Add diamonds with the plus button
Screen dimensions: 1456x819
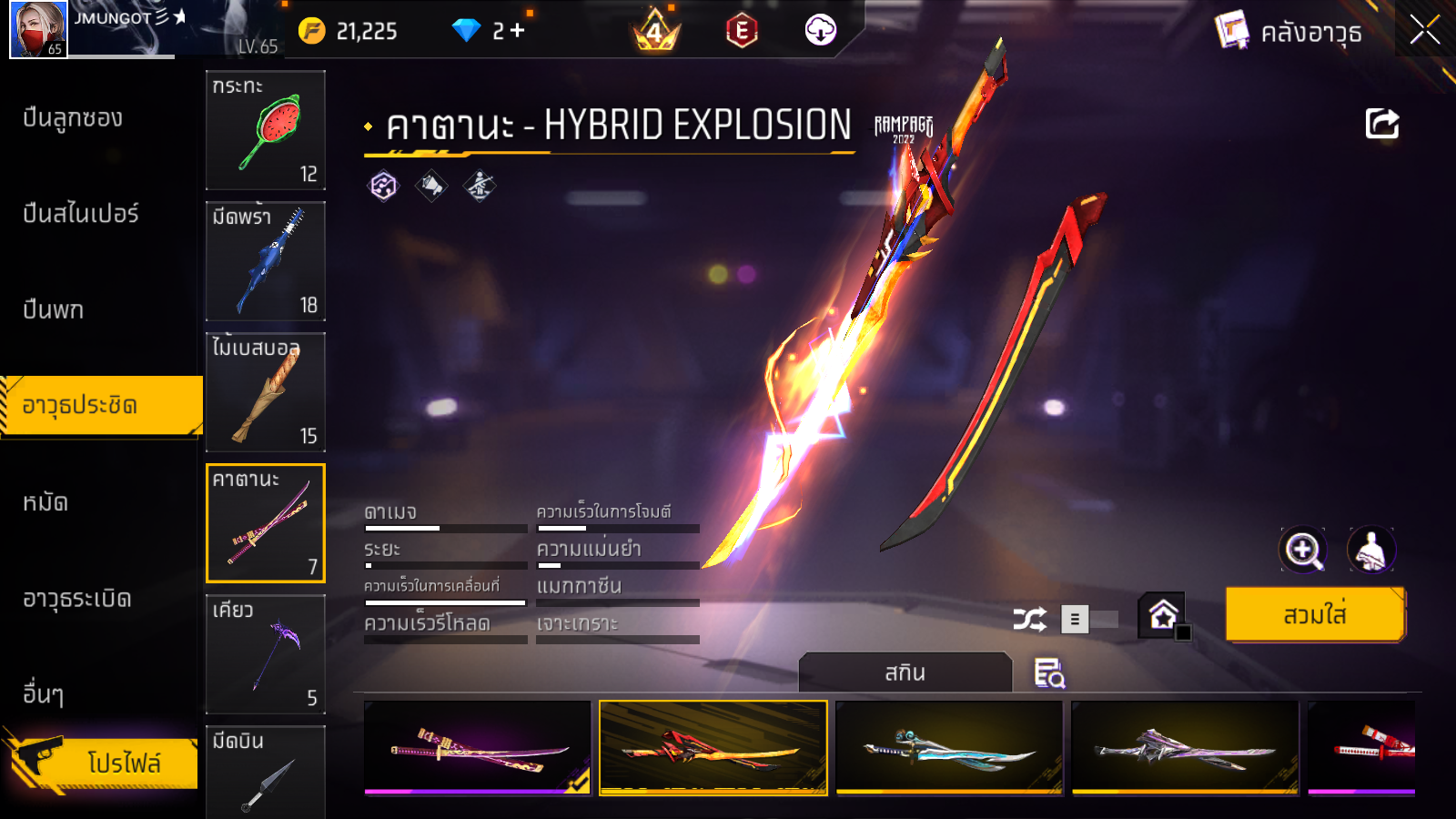point(518,31)
